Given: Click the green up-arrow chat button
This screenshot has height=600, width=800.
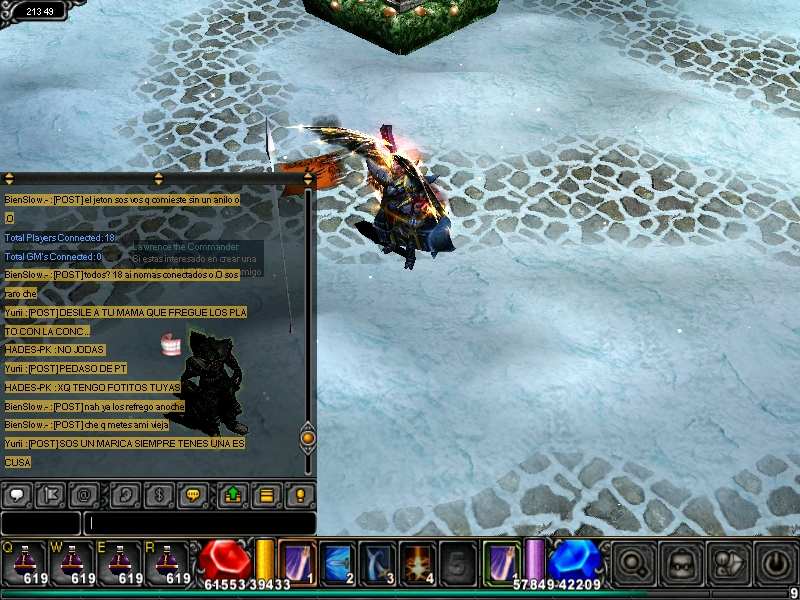Looking at the screenshot, I should coord(232,494).
